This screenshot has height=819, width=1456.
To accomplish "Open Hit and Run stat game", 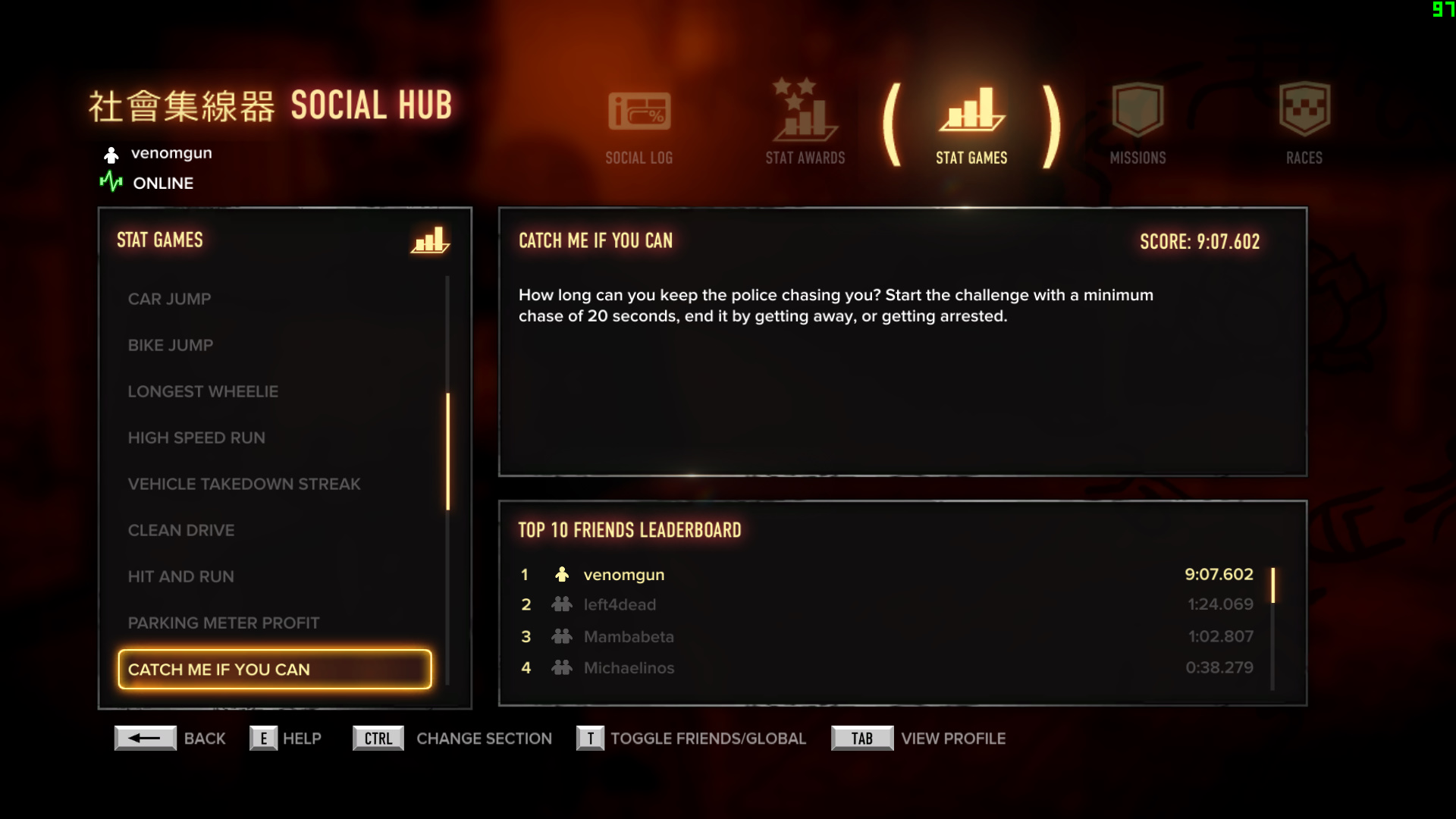I will pos(180,576).
